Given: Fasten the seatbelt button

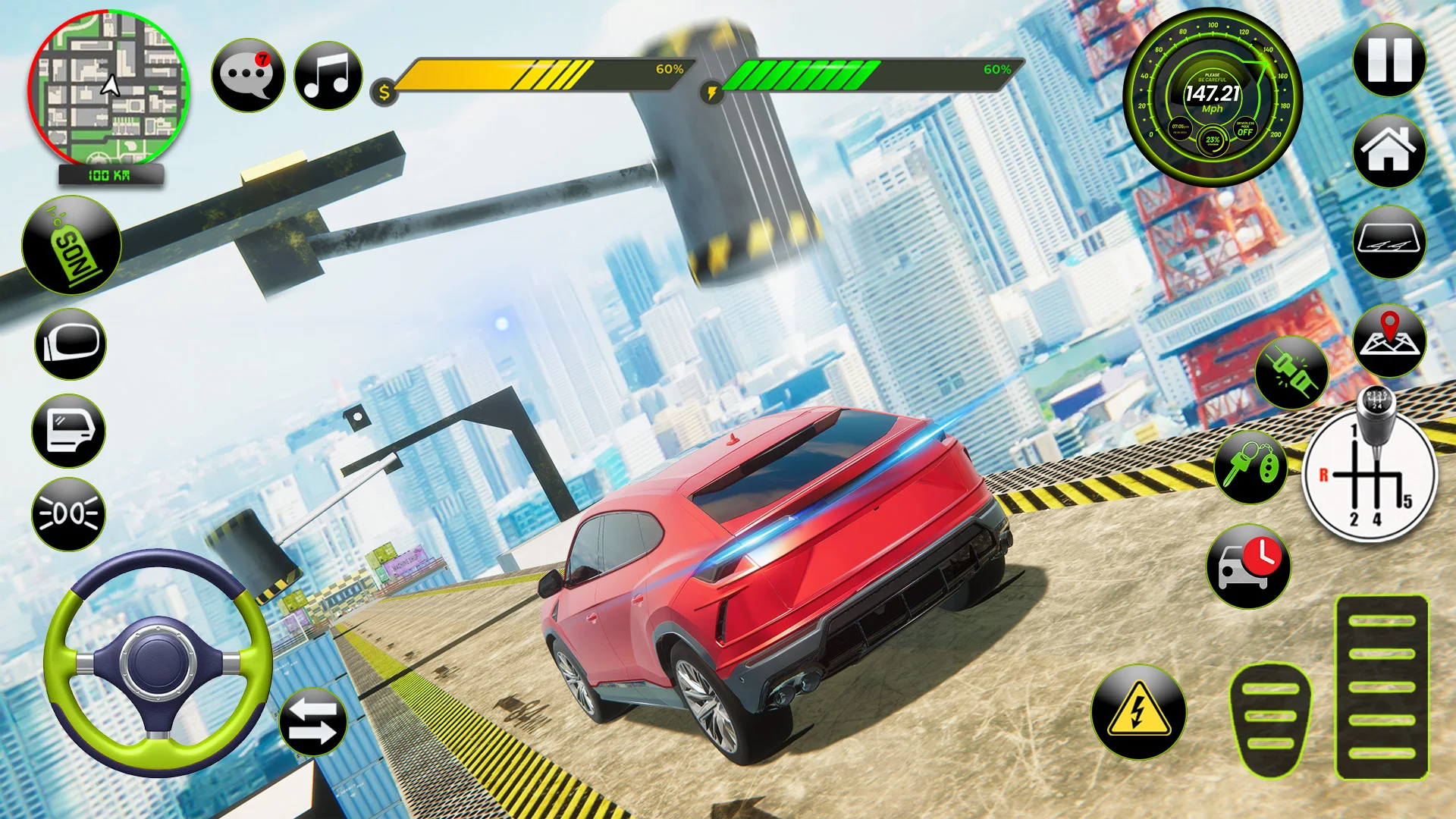Looking at the screenshot, I should [1291, 372].
